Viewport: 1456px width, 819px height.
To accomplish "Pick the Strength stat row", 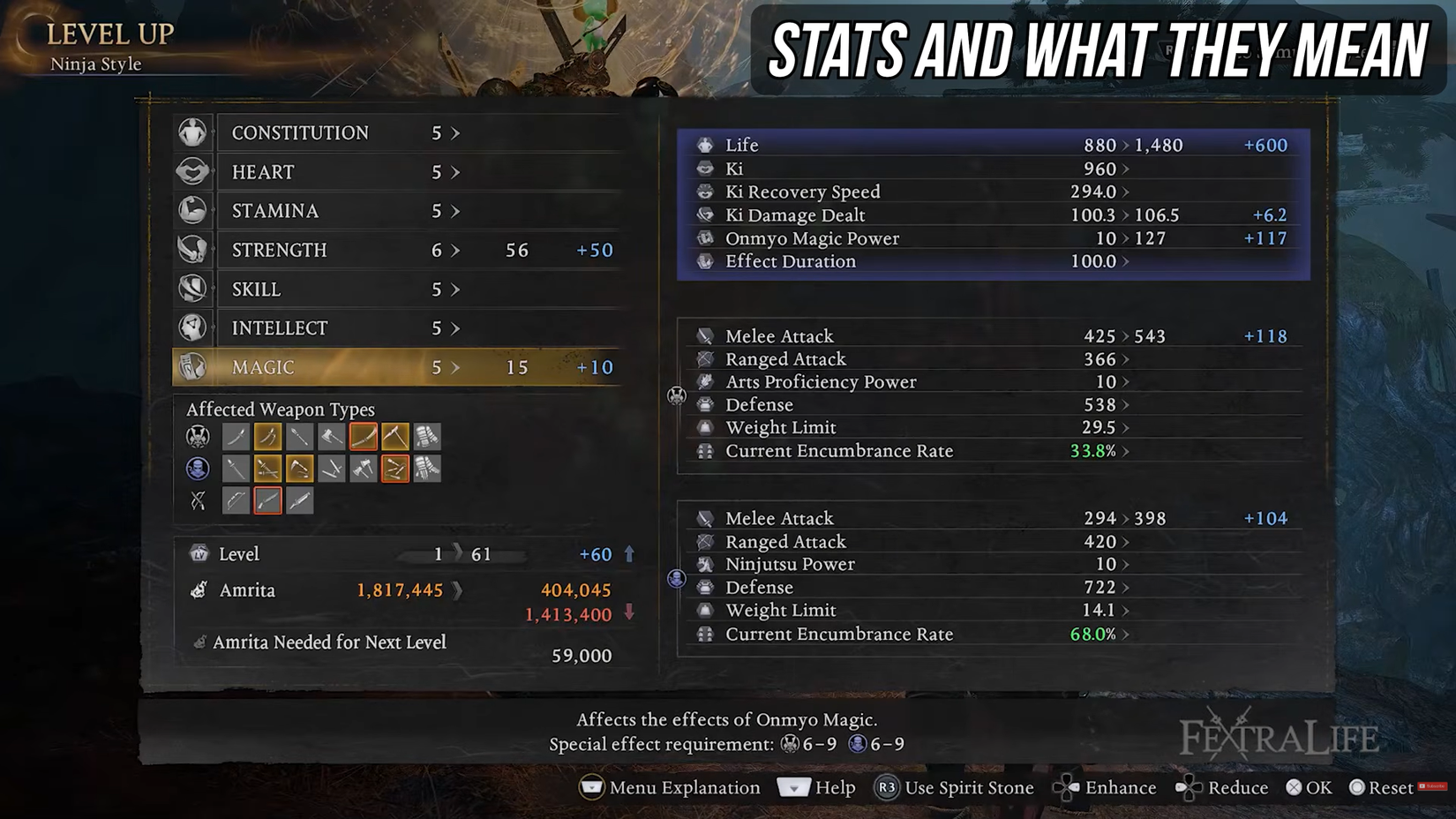I will point(397,250).
